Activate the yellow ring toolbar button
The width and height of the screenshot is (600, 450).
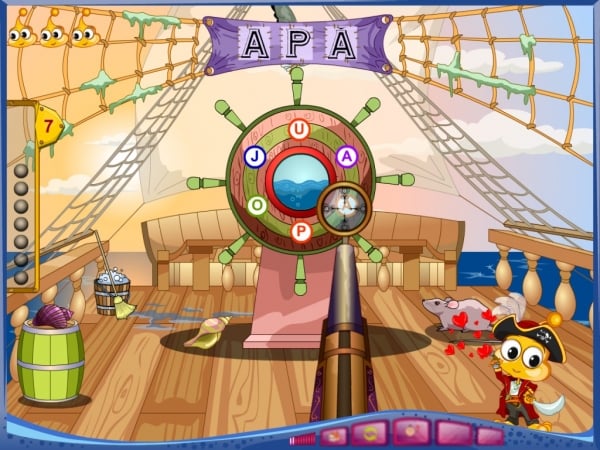click(370, 434)
